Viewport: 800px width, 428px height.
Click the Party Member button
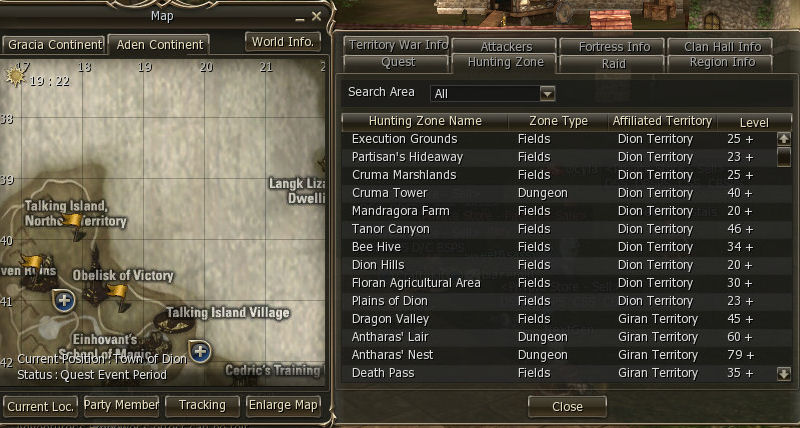(x=121, y=405)
